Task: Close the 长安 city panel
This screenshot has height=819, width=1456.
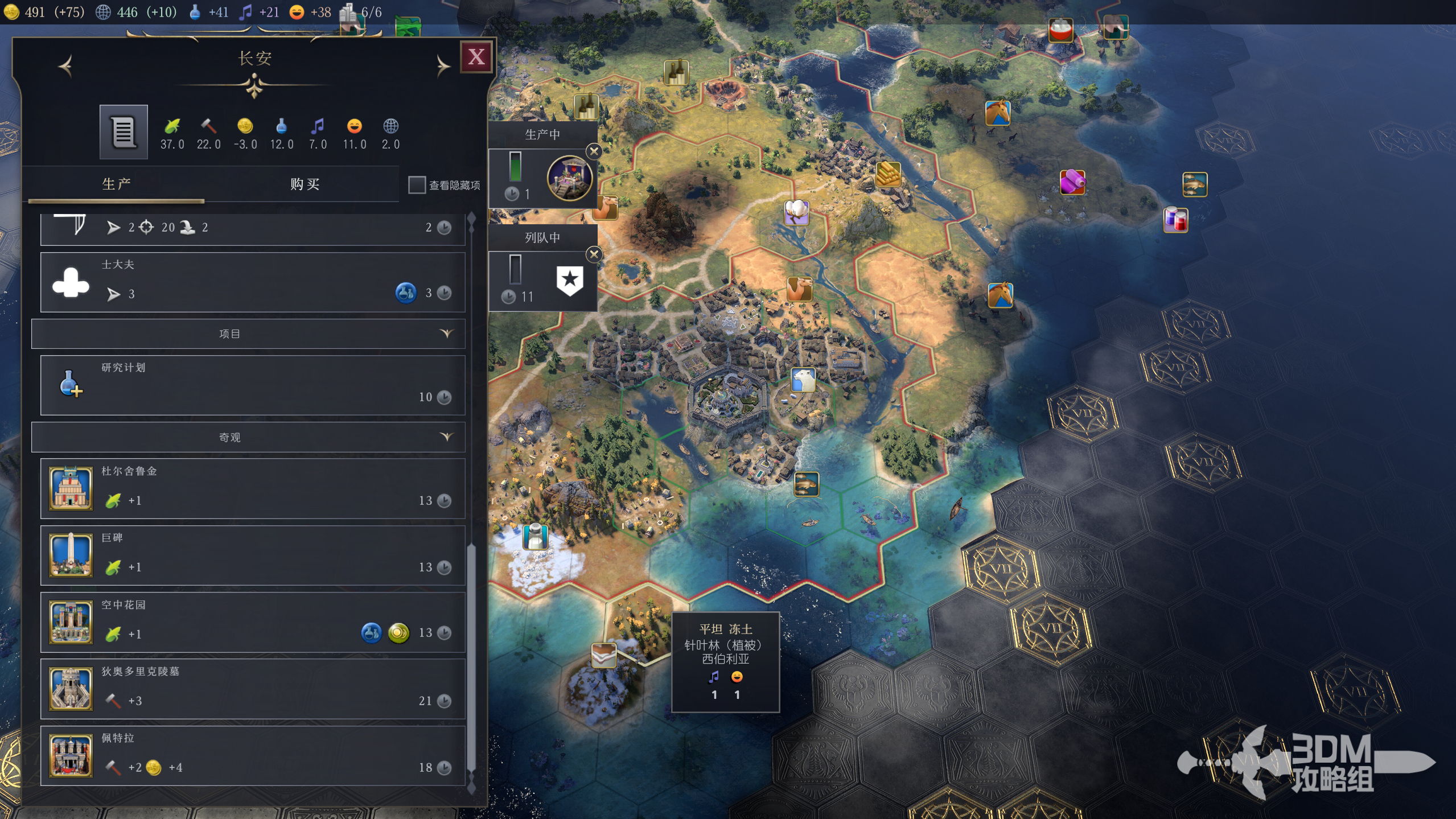Action: click(476, 56)
